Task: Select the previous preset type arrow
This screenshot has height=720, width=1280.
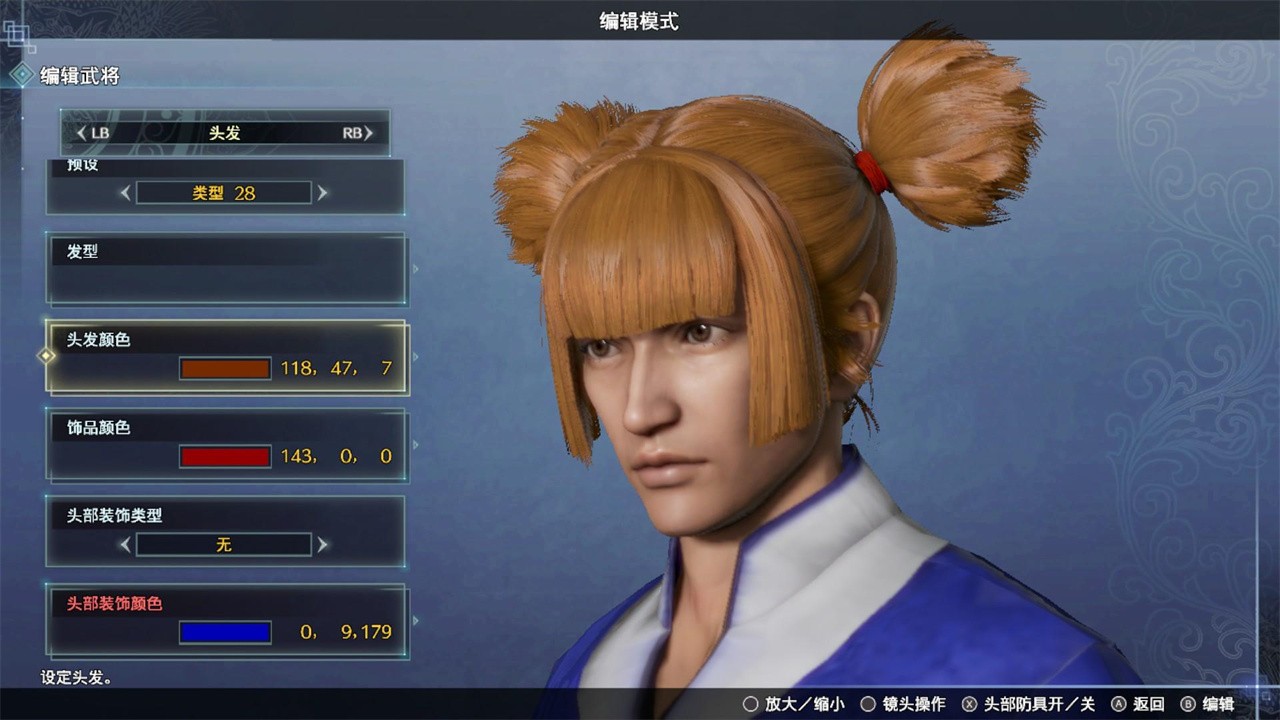Action: coord(125,193)
